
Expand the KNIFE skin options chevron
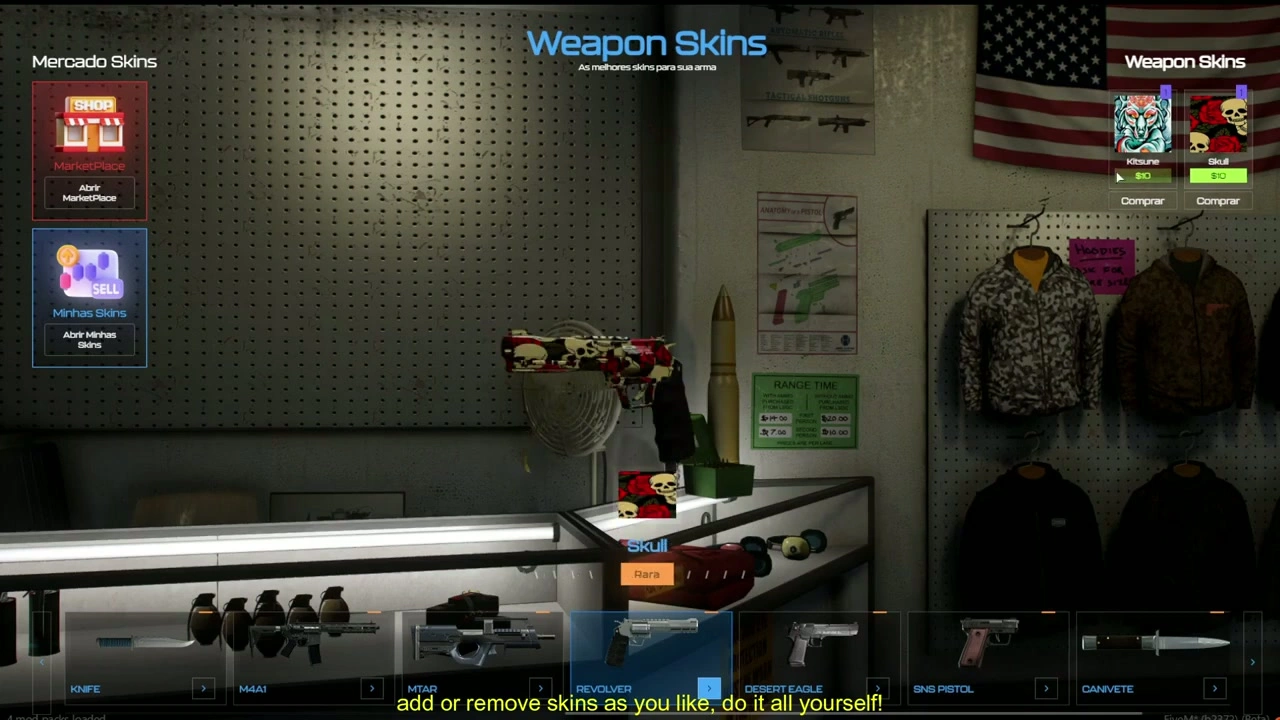(x=203, y=688)
